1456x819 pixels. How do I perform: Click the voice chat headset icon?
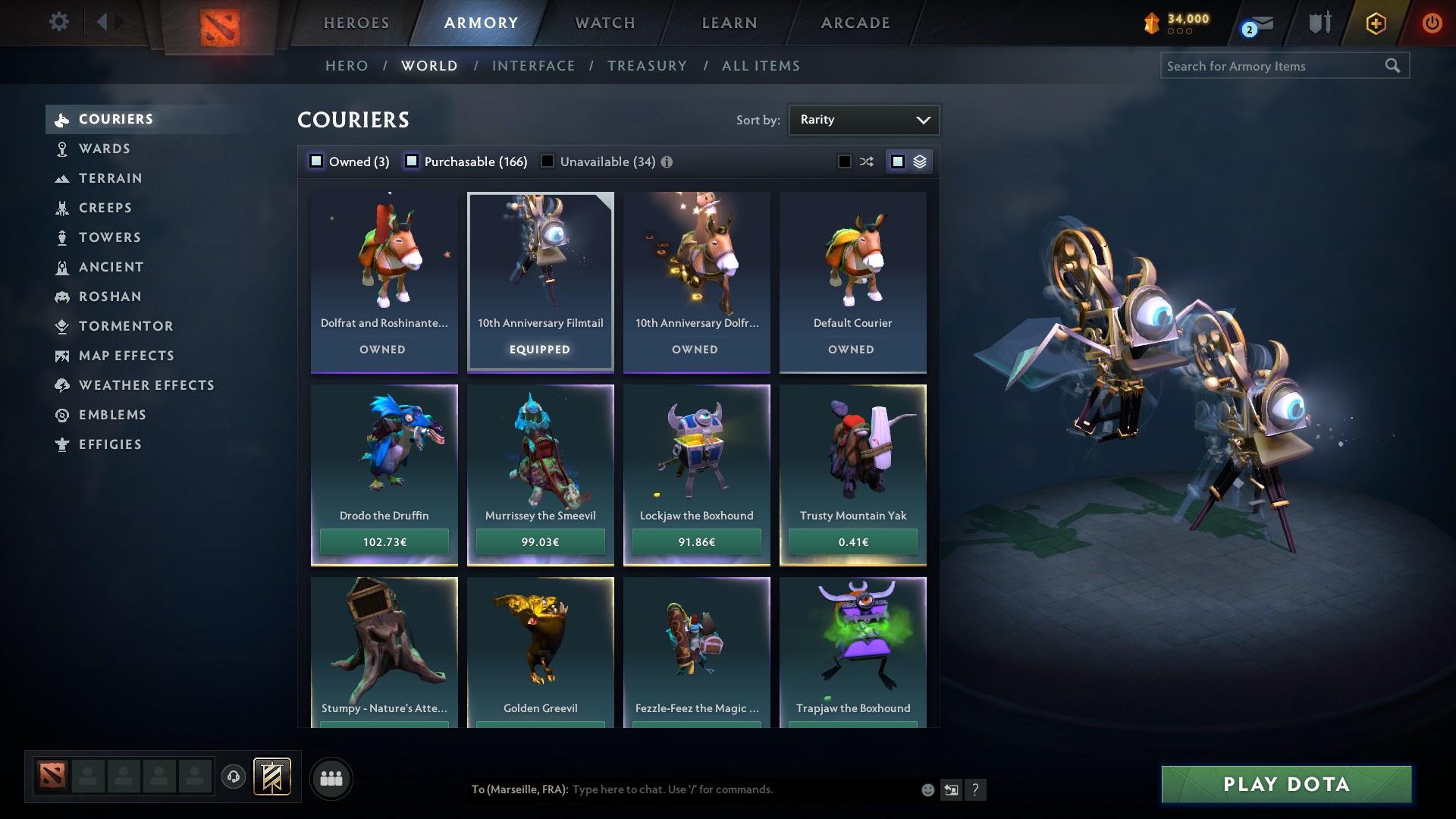tap(232, 778)
